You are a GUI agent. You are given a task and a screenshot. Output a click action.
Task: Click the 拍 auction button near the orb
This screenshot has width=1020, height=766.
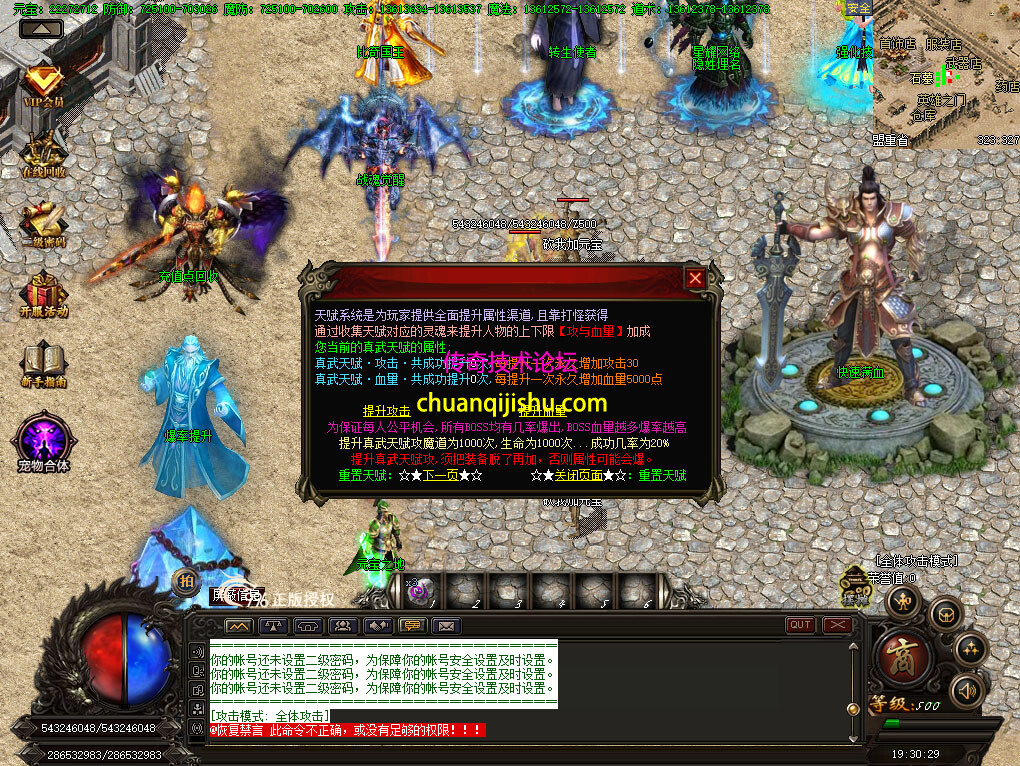coord(185,581)
